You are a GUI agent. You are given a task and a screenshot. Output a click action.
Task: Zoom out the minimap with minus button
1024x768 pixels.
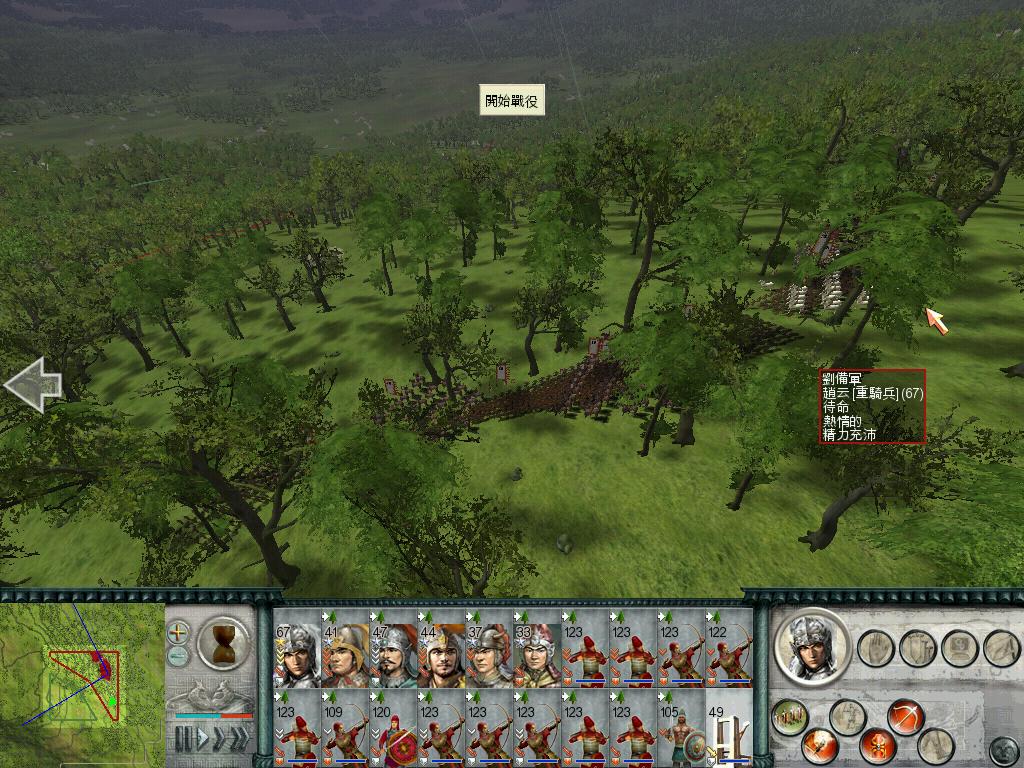(x=178, y=656)
